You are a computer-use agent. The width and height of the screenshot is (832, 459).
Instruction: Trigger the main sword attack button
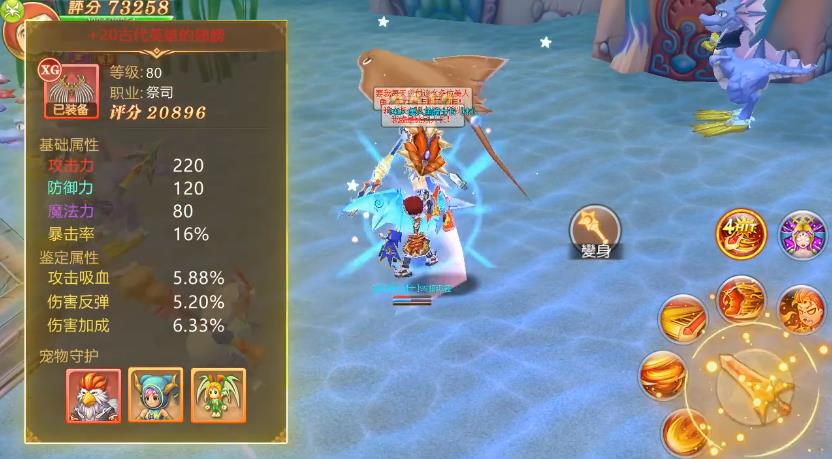[x=760, y=389]
